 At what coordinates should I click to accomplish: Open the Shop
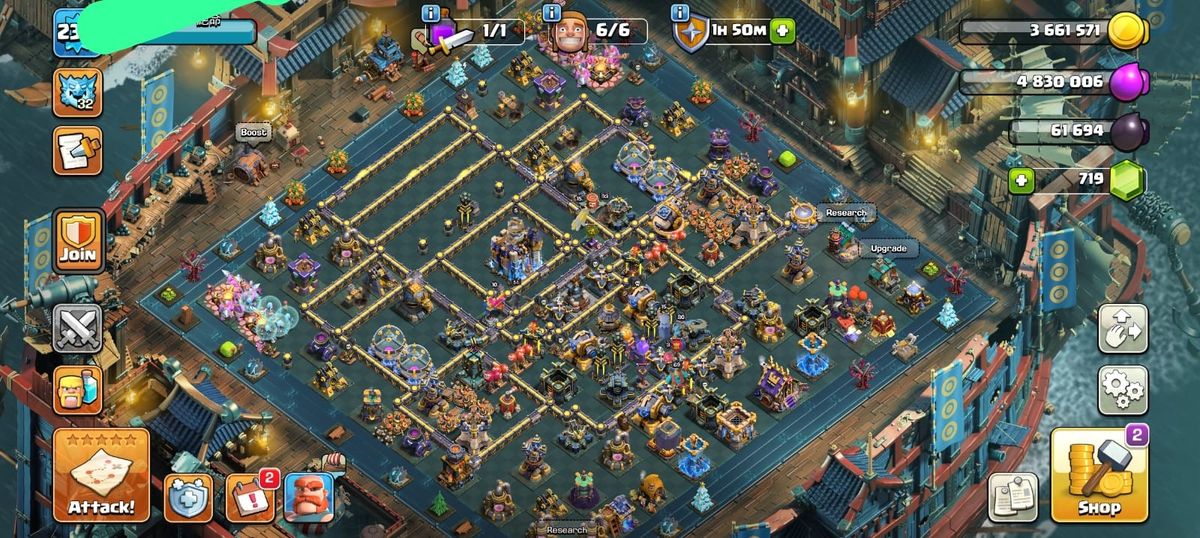point(1097,477)
